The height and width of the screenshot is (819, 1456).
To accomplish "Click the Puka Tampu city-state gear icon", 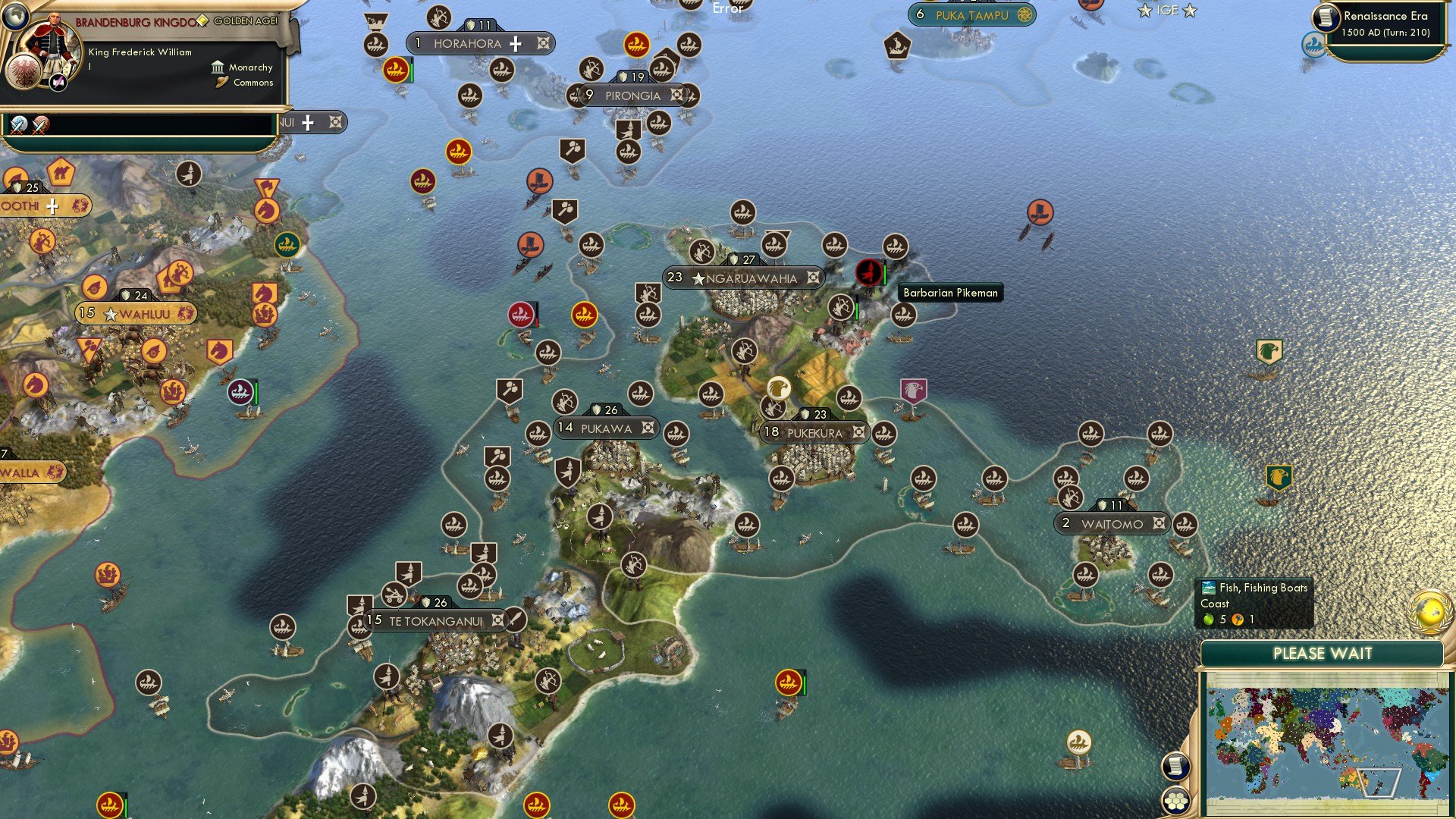I will (1025, 14).
